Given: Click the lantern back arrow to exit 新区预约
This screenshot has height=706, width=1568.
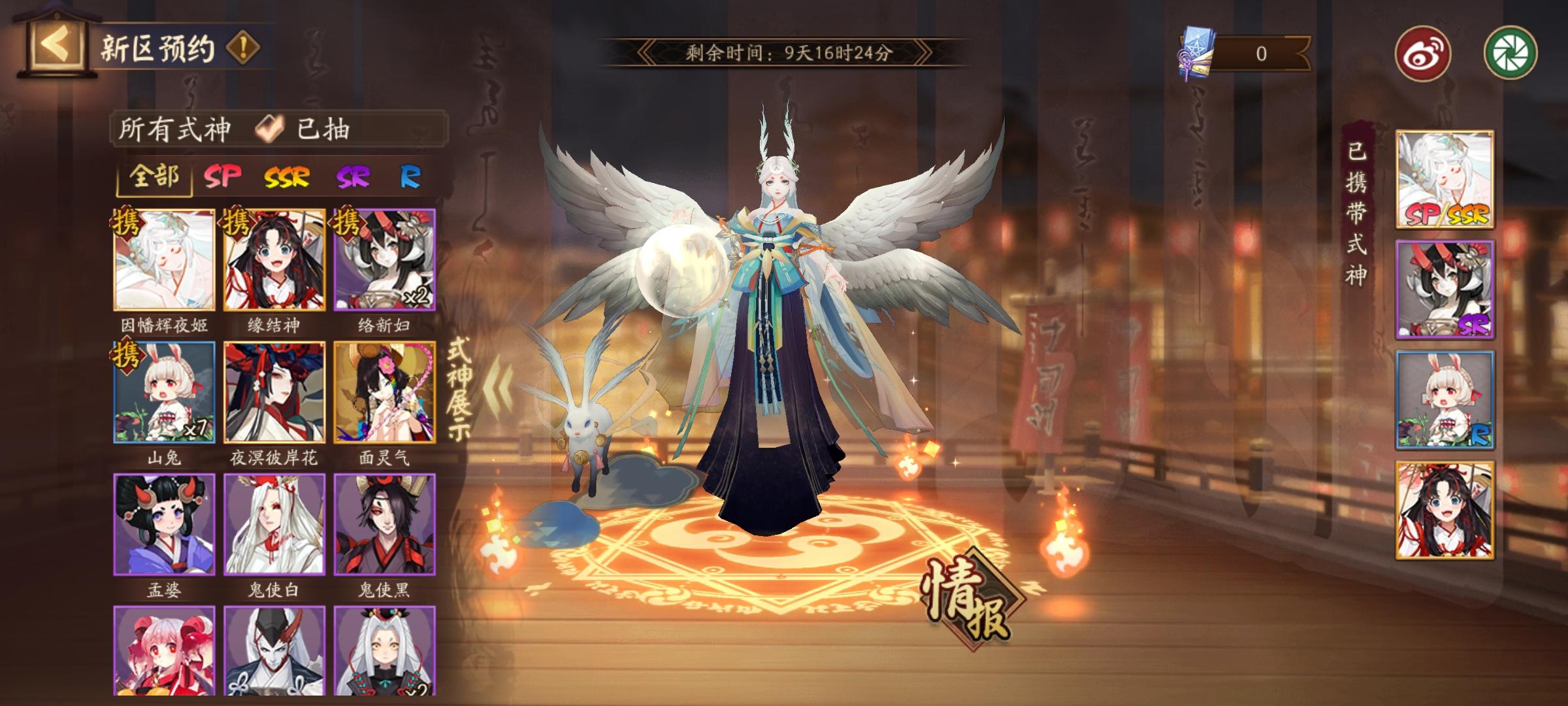Looking at the screenshot, I should click(x=56, y=42).
